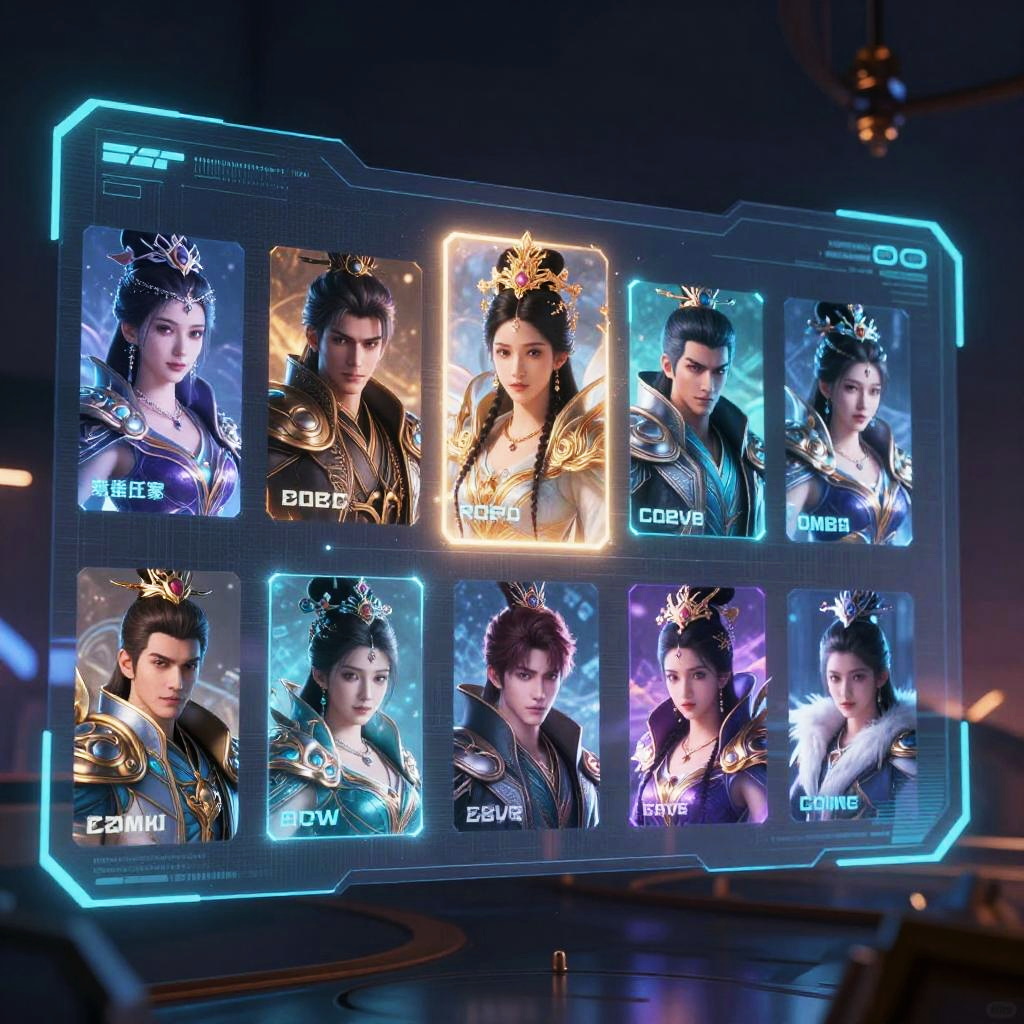The width and height of the screenshot is (1024, 1024).
Task: Choose the man in black and gold armor
Action: pyautogui.click(x=344, y=385)
